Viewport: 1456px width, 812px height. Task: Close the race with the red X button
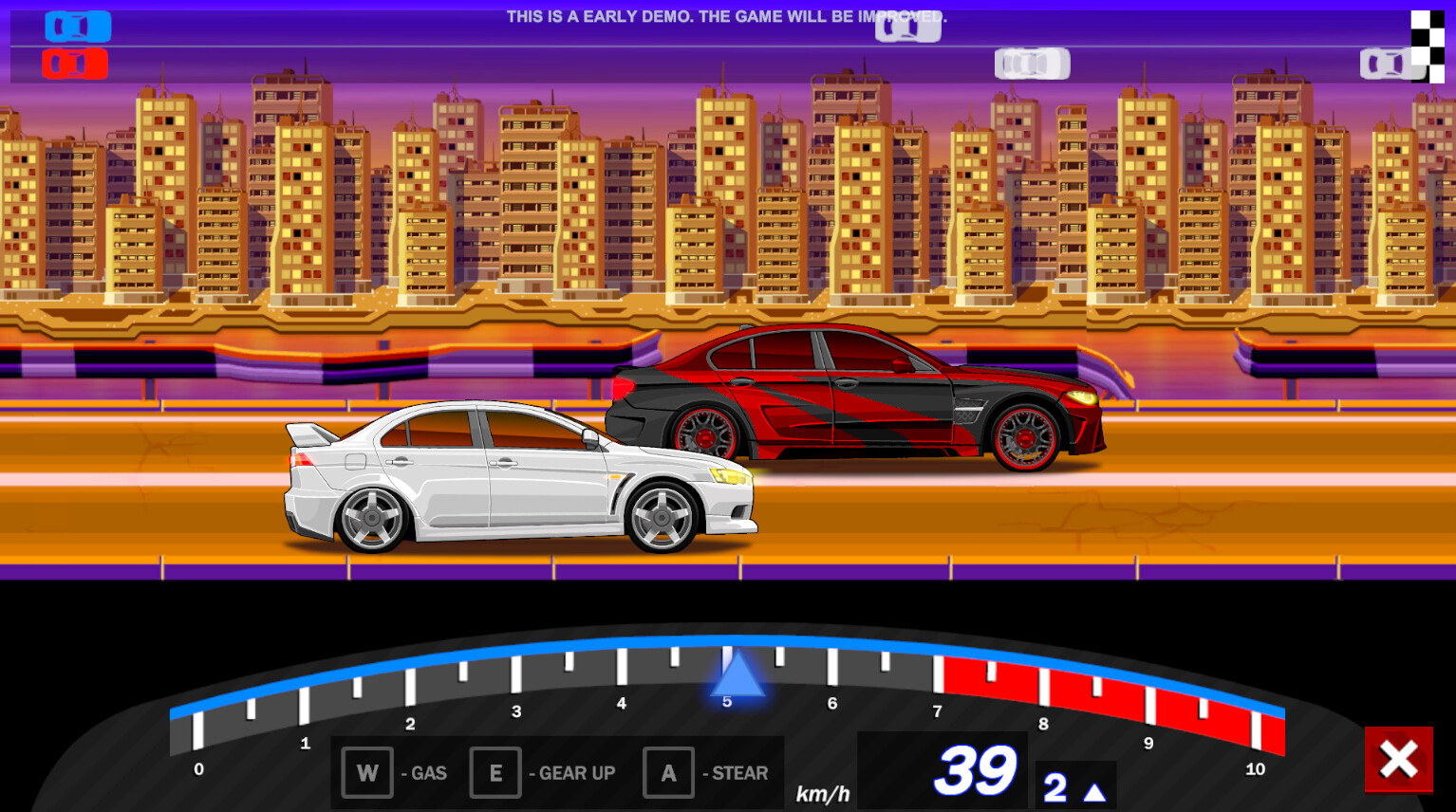1398,761
